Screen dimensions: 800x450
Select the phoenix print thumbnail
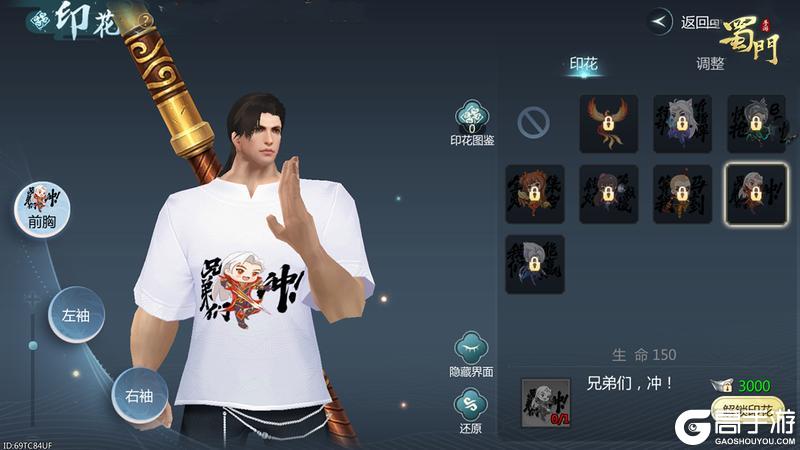pyautogui.click(x=608, y=123)
